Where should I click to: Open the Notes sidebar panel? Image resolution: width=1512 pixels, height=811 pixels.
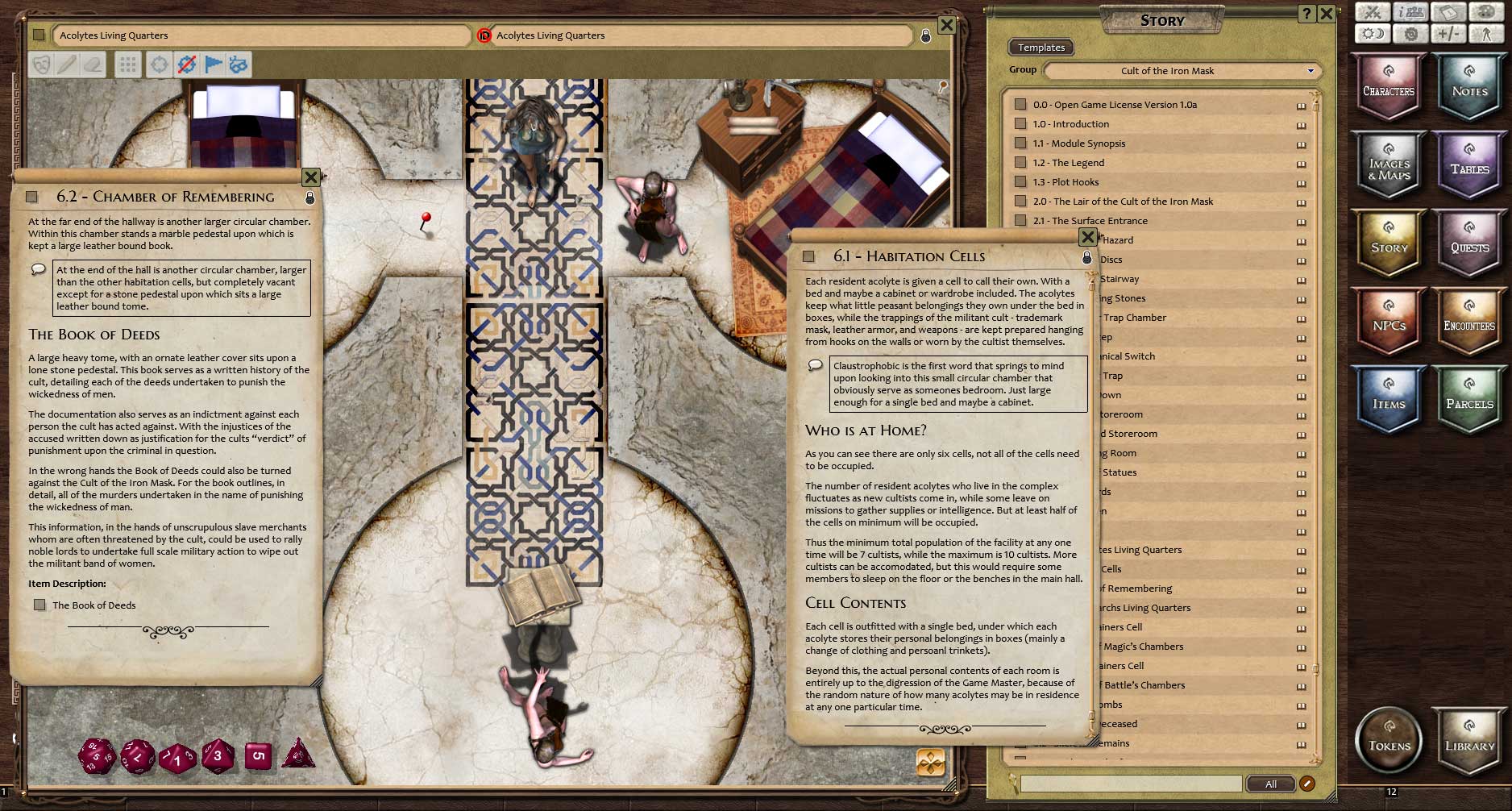(1469, 87)
